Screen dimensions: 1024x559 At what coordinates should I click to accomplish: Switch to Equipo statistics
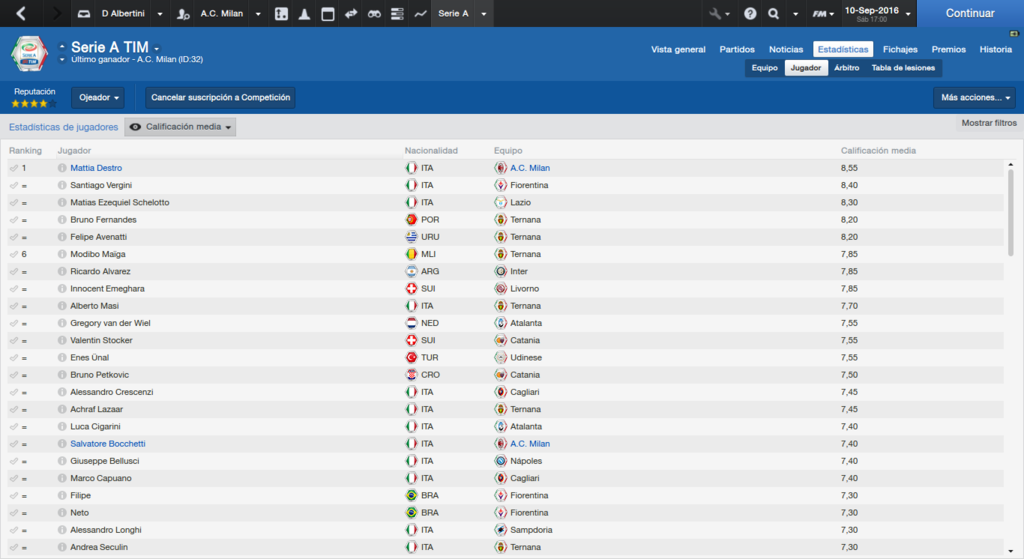(x=765, y=68)
